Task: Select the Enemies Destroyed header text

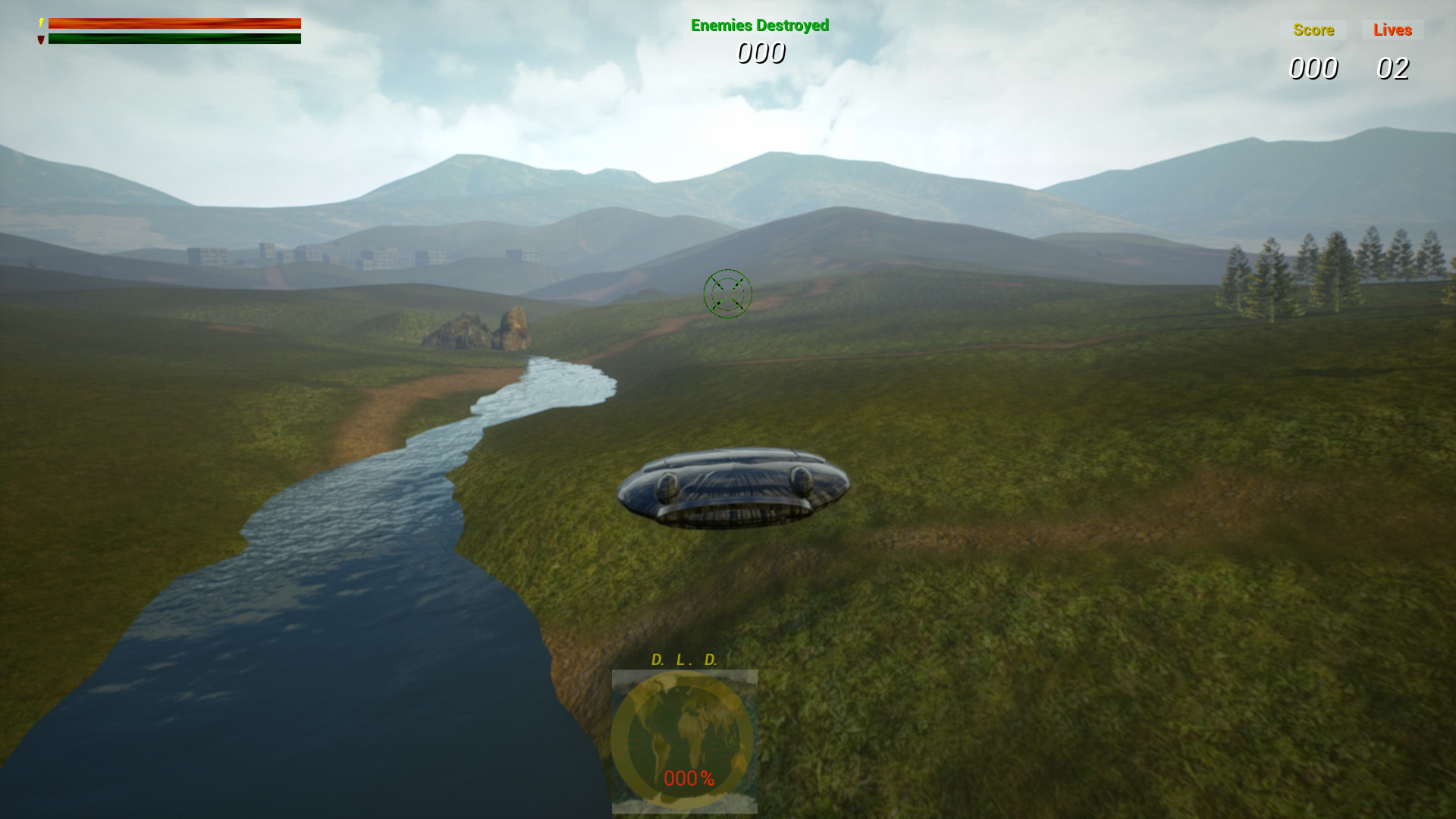Action: 759,24
